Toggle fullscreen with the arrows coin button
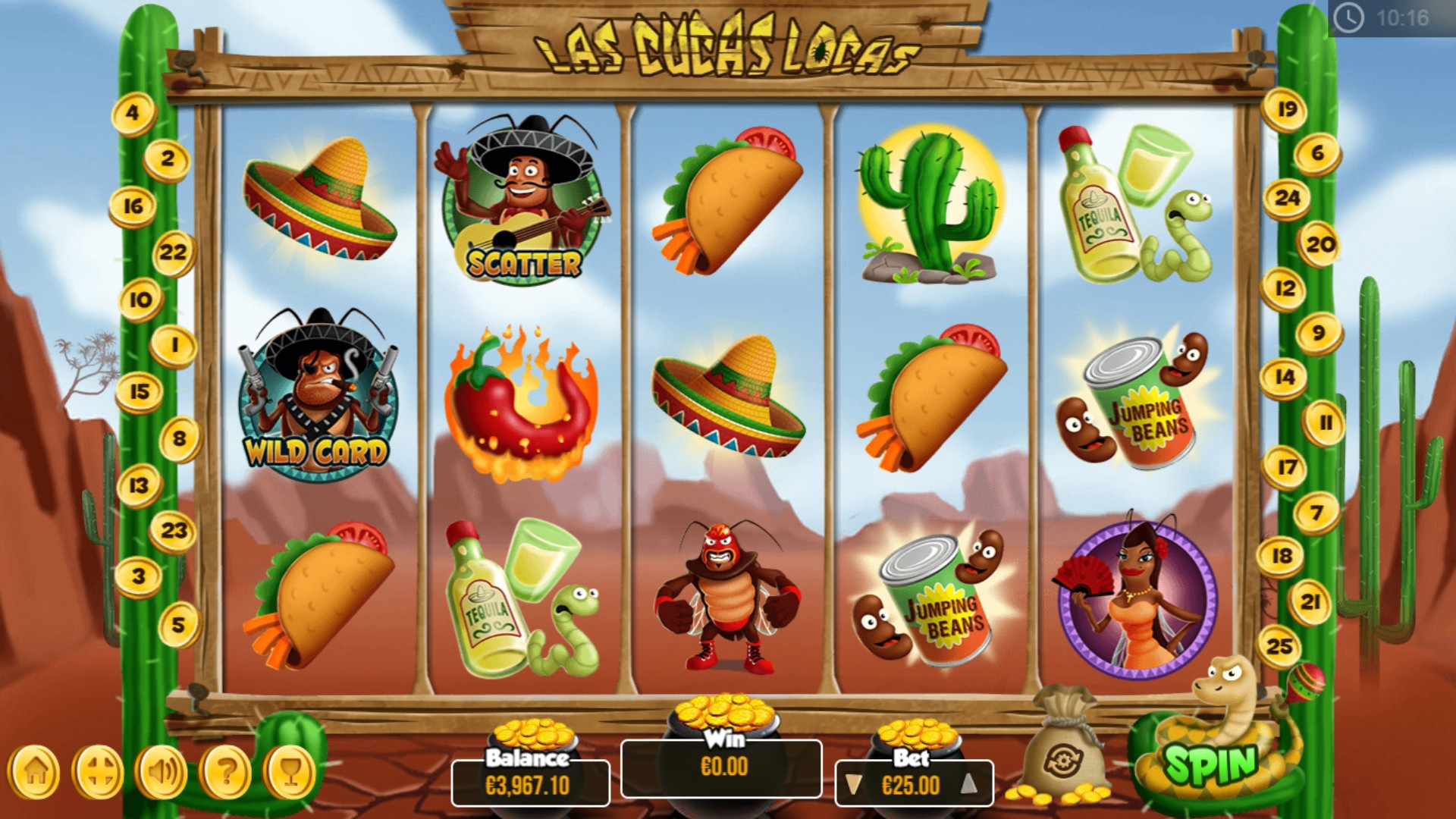The width and height of the screenshot is (1456, 819). tap(99, 772)
